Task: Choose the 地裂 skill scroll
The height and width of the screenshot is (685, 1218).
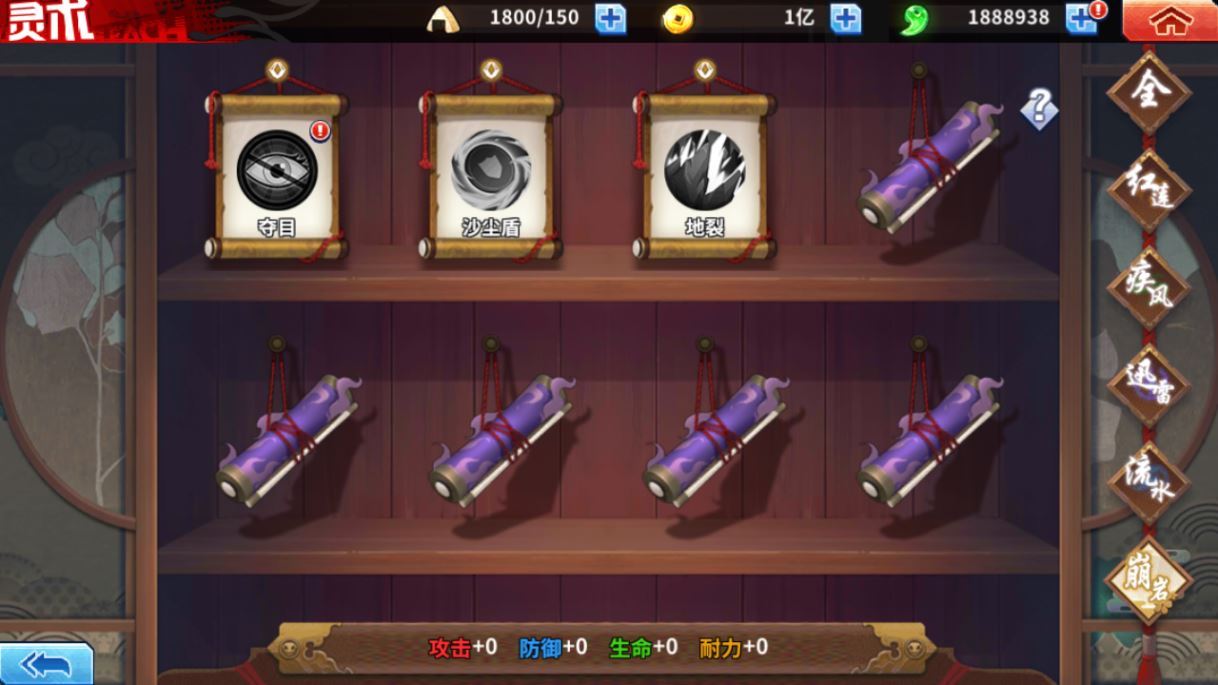Action: point(704,175)
